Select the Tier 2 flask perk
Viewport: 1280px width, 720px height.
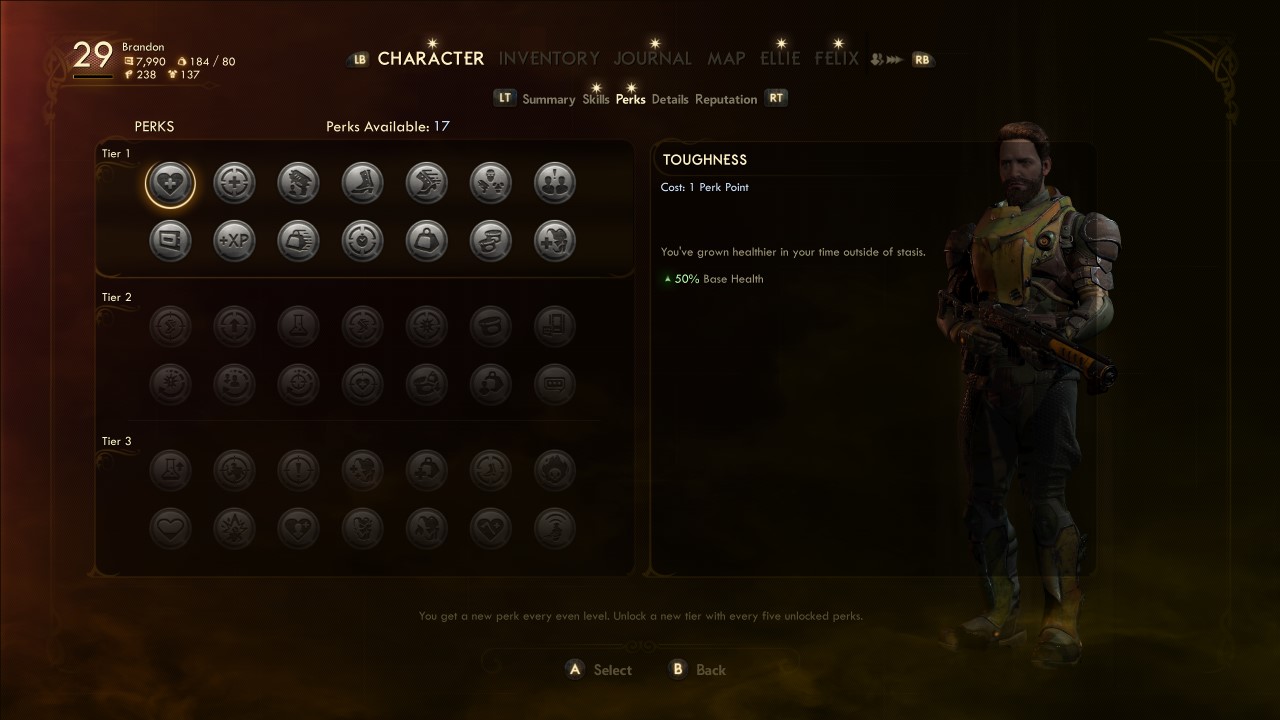coord(298,326)
